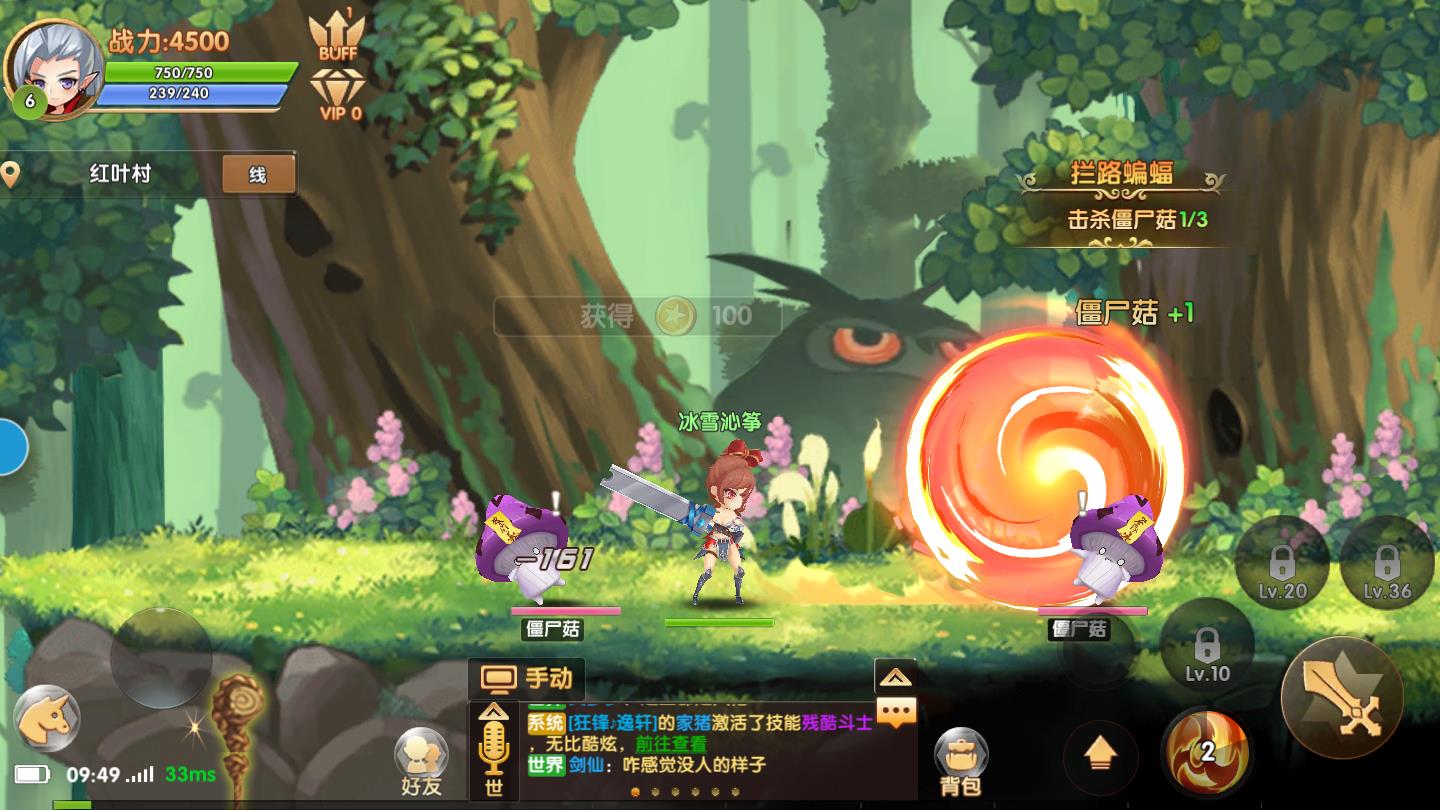Tap the main sword attack button
This screenshot has height=810, width=1440.
[1343, 697]
